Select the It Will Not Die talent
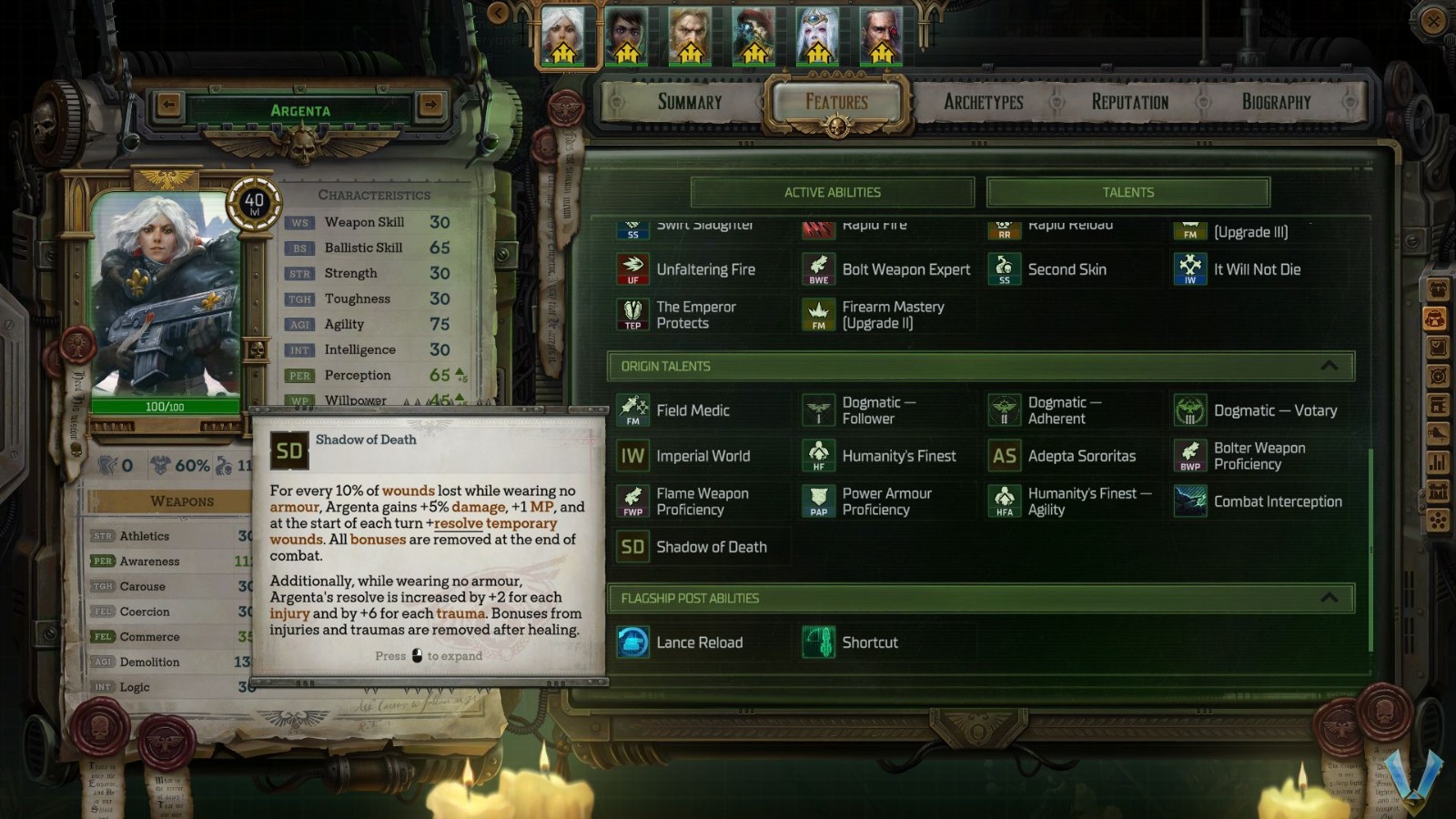1456x819 pixels. coord(1189,269)
